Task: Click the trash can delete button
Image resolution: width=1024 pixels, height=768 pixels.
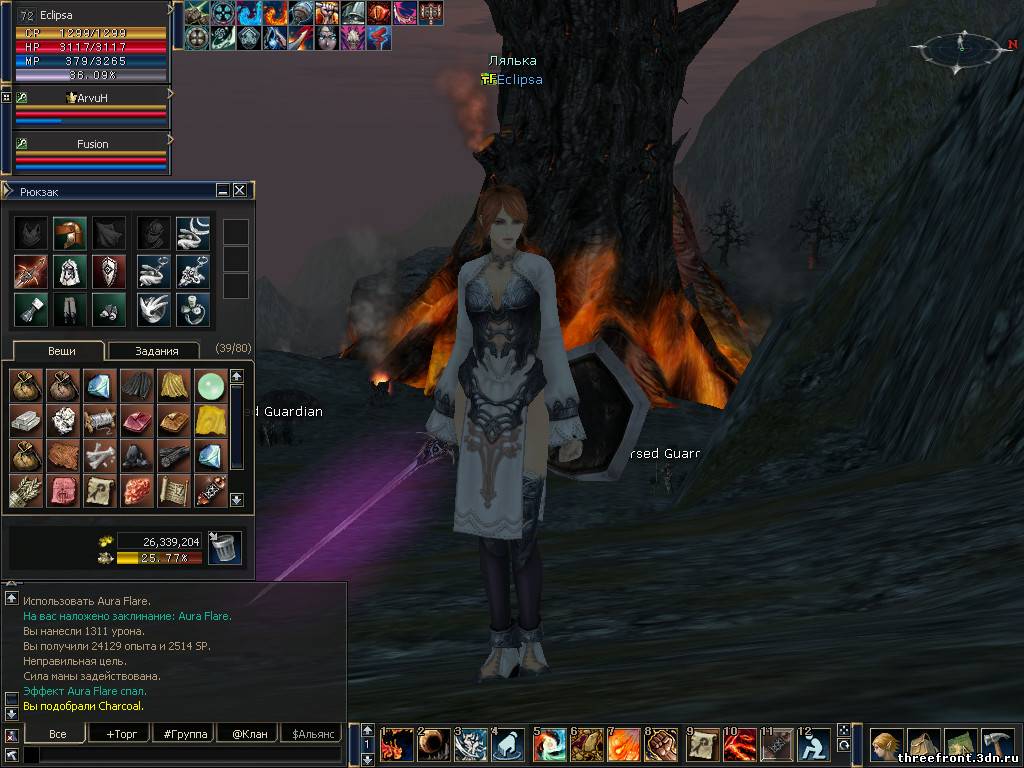Action: 225,547
